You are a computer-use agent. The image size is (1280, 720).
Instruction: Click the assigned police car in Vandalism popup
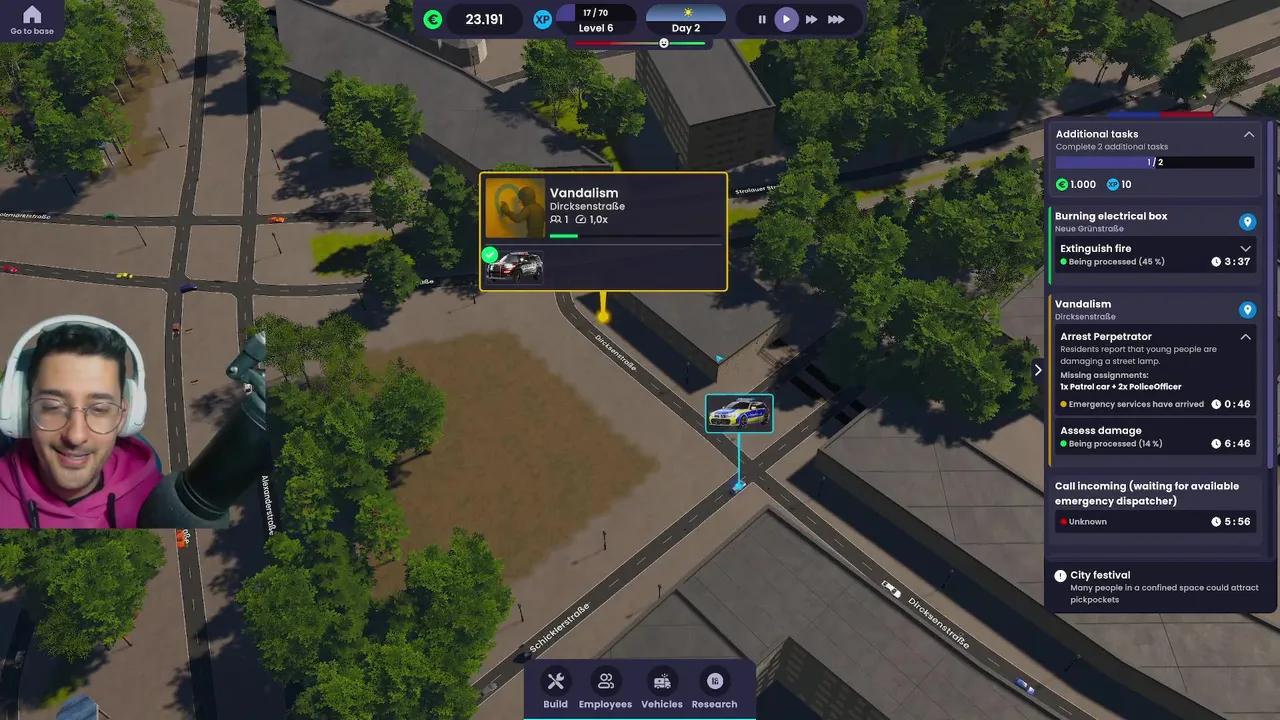click(x=515, y=266)
